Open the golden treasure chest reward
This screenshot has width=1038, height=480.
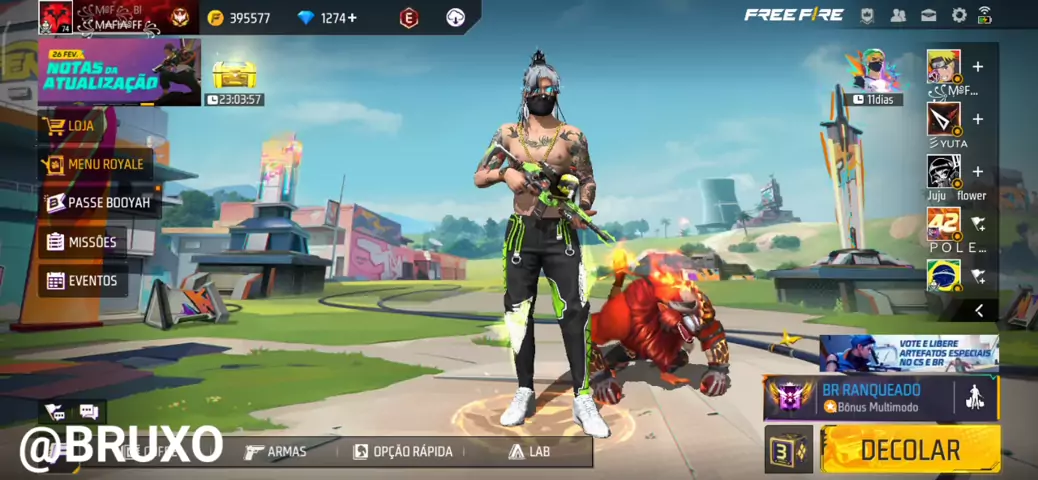(234, 73)
